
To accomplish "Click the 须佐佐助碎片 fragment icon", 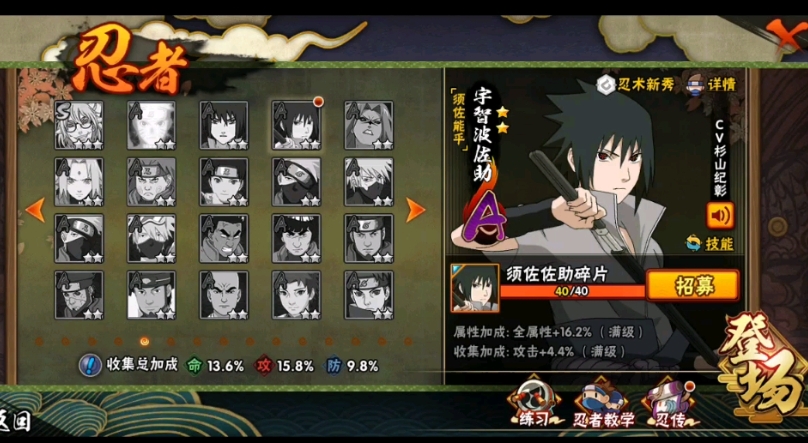I will coord(473,287).
